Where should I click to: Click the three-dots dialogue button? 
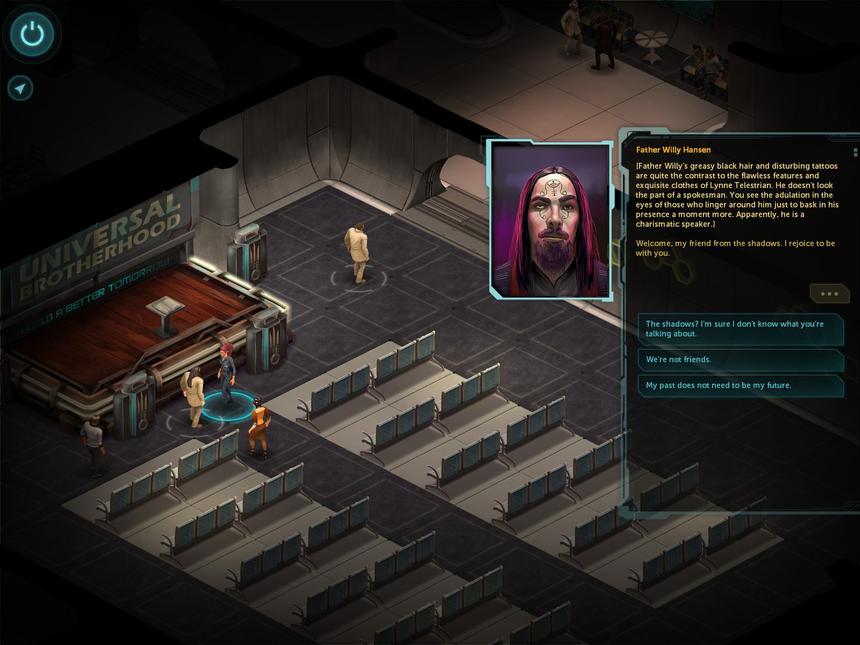point(829,294)
